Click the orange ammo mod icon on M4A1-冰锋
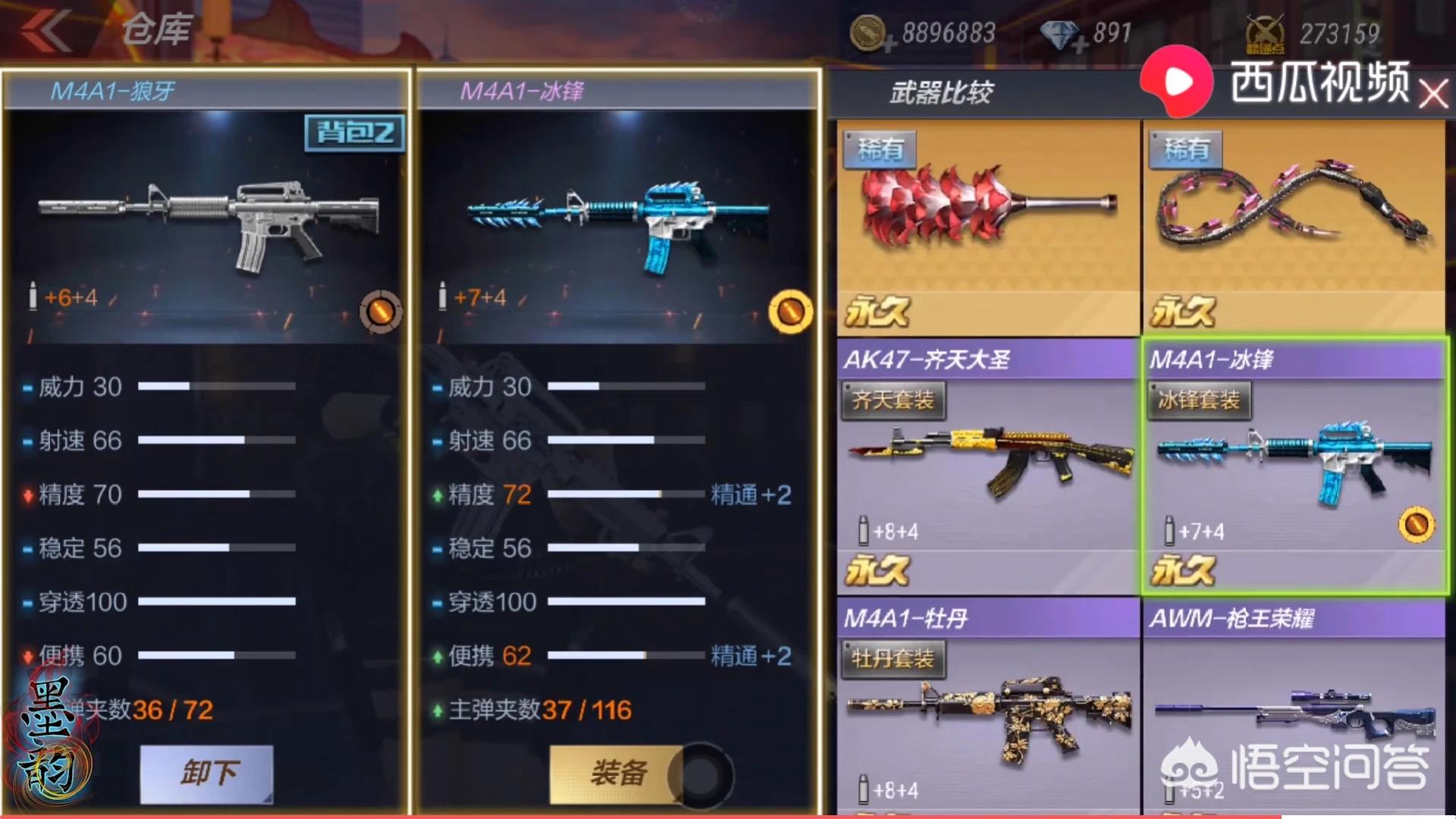 (x=791, y=312)
